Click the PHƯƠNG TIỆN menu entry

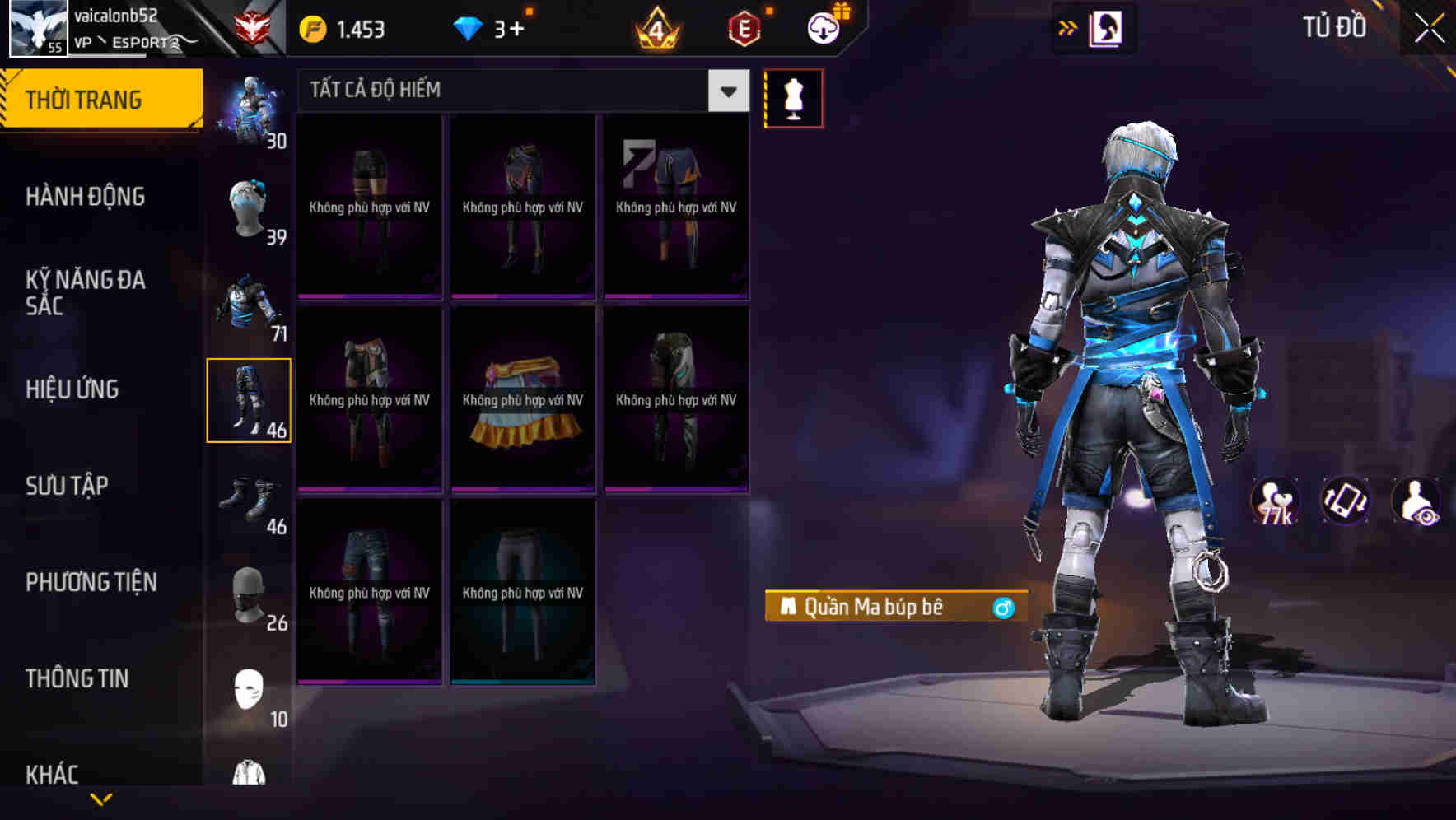click(91, 581)
